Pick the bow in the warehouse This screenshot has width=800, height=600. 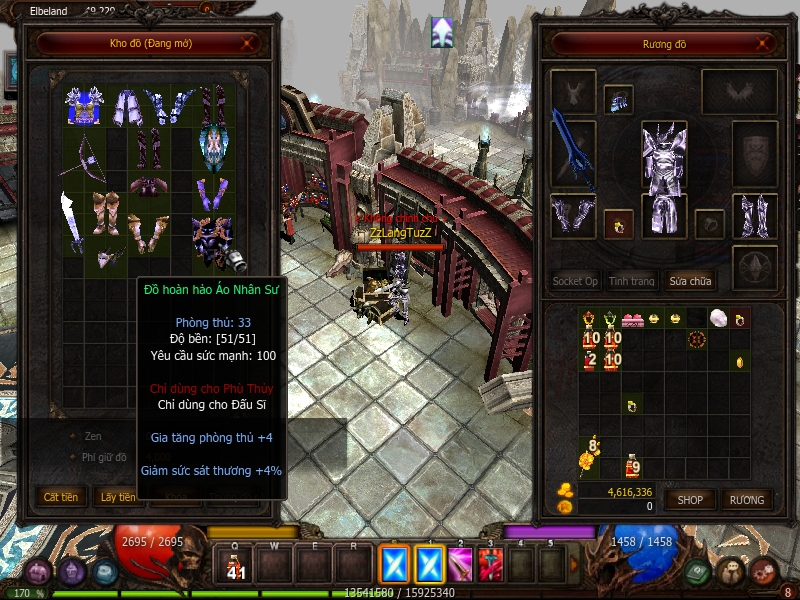coord(84,150)
